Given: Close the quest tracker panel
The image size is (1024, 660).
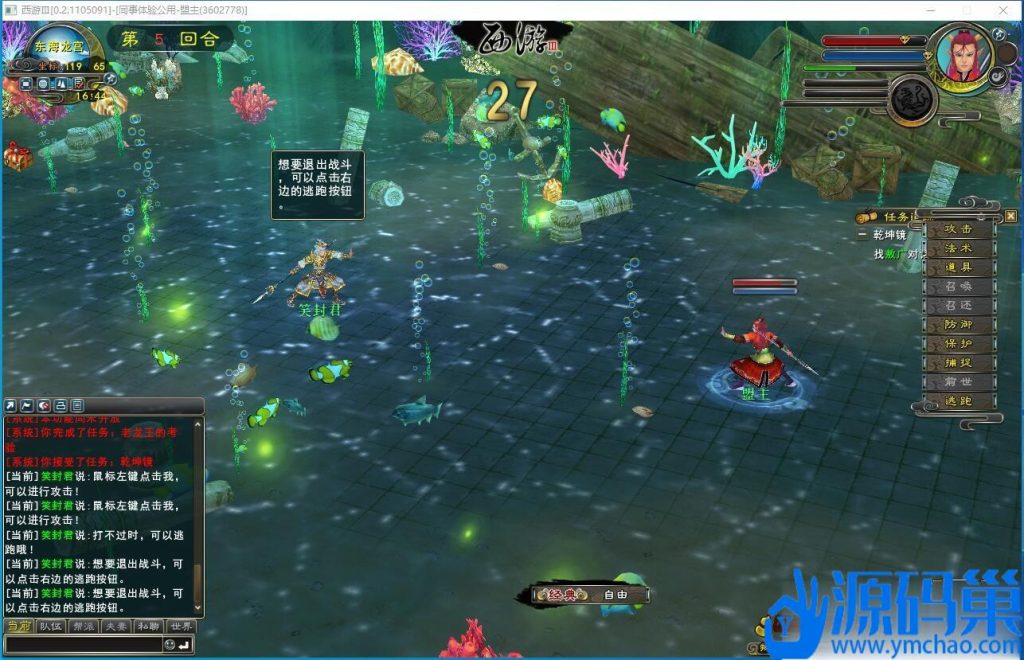Looking at the screenshot, I should pyautogui.click(x=1011, y=216).
